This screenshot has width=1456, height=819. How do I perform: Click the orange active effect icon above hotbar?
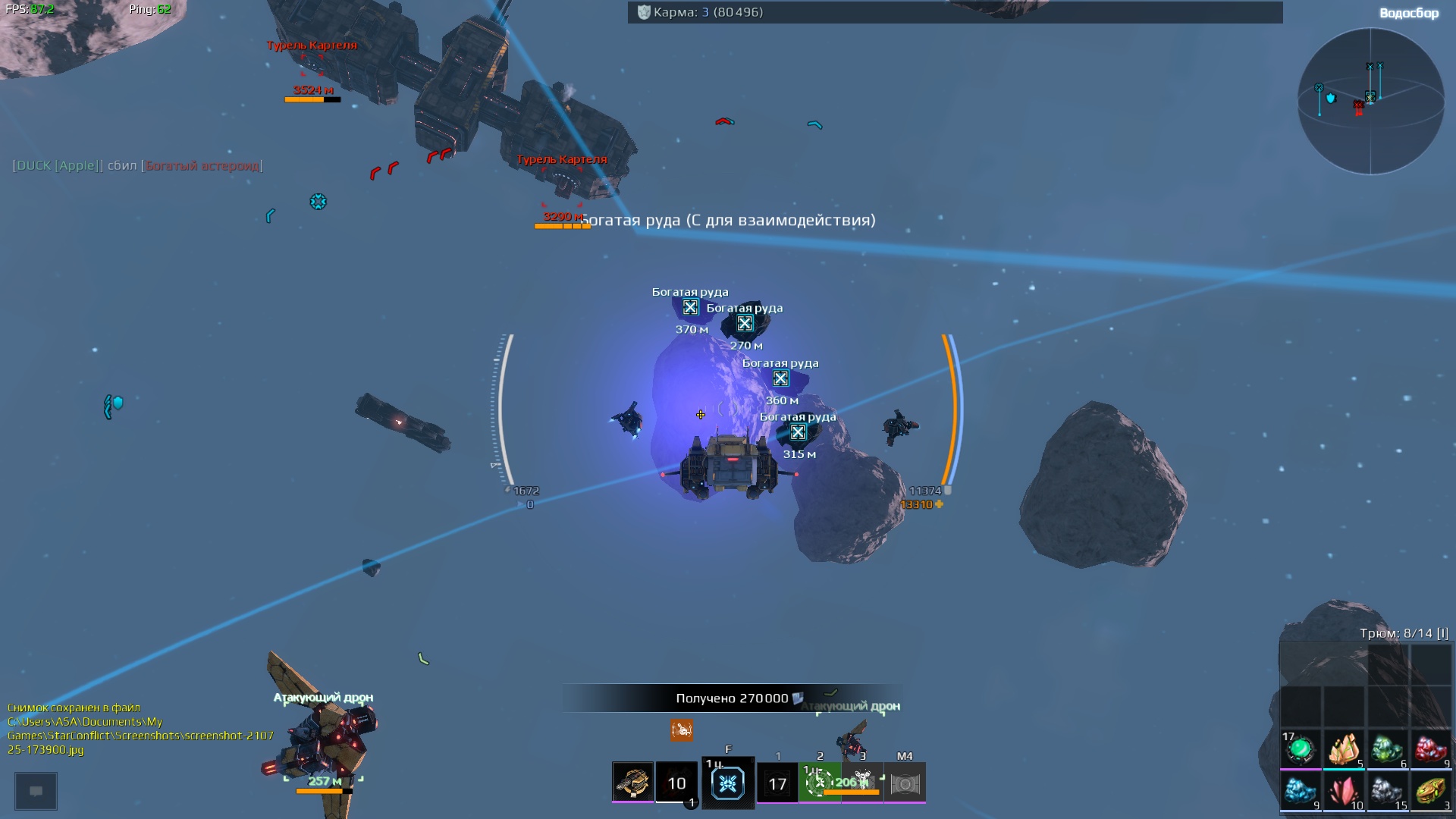[x=681, y=730]
